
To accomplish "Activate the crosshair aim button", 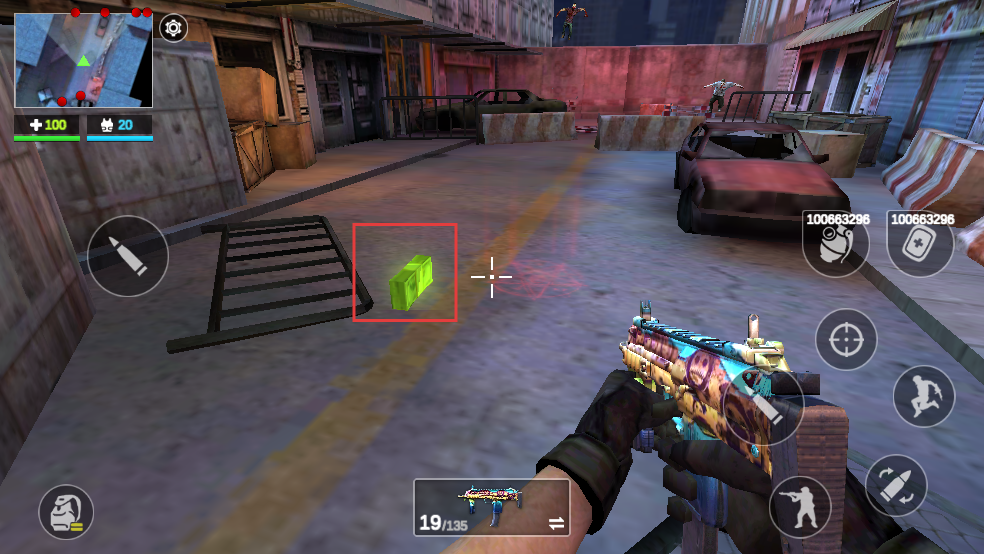I will 846,340.
